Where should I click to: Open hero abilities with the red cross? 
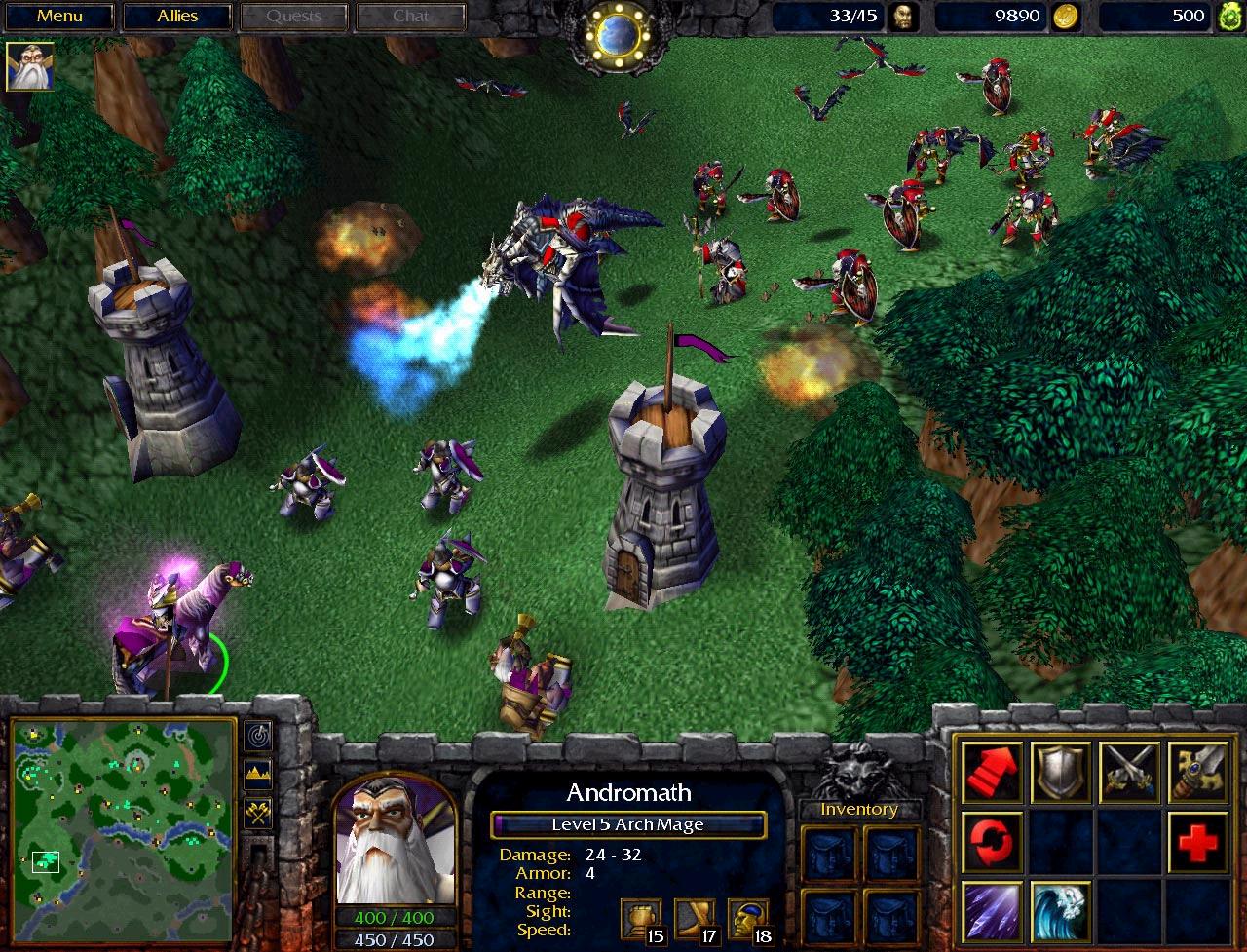(1197, 839)
